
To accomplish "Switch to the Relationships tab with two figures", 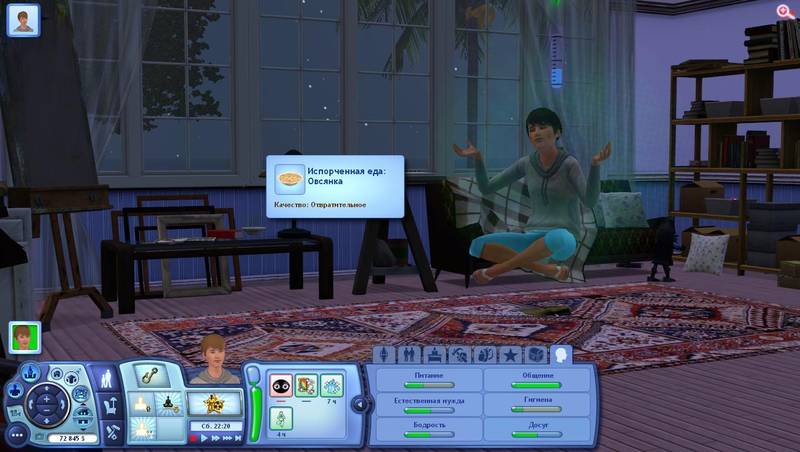I will (409, 354).
